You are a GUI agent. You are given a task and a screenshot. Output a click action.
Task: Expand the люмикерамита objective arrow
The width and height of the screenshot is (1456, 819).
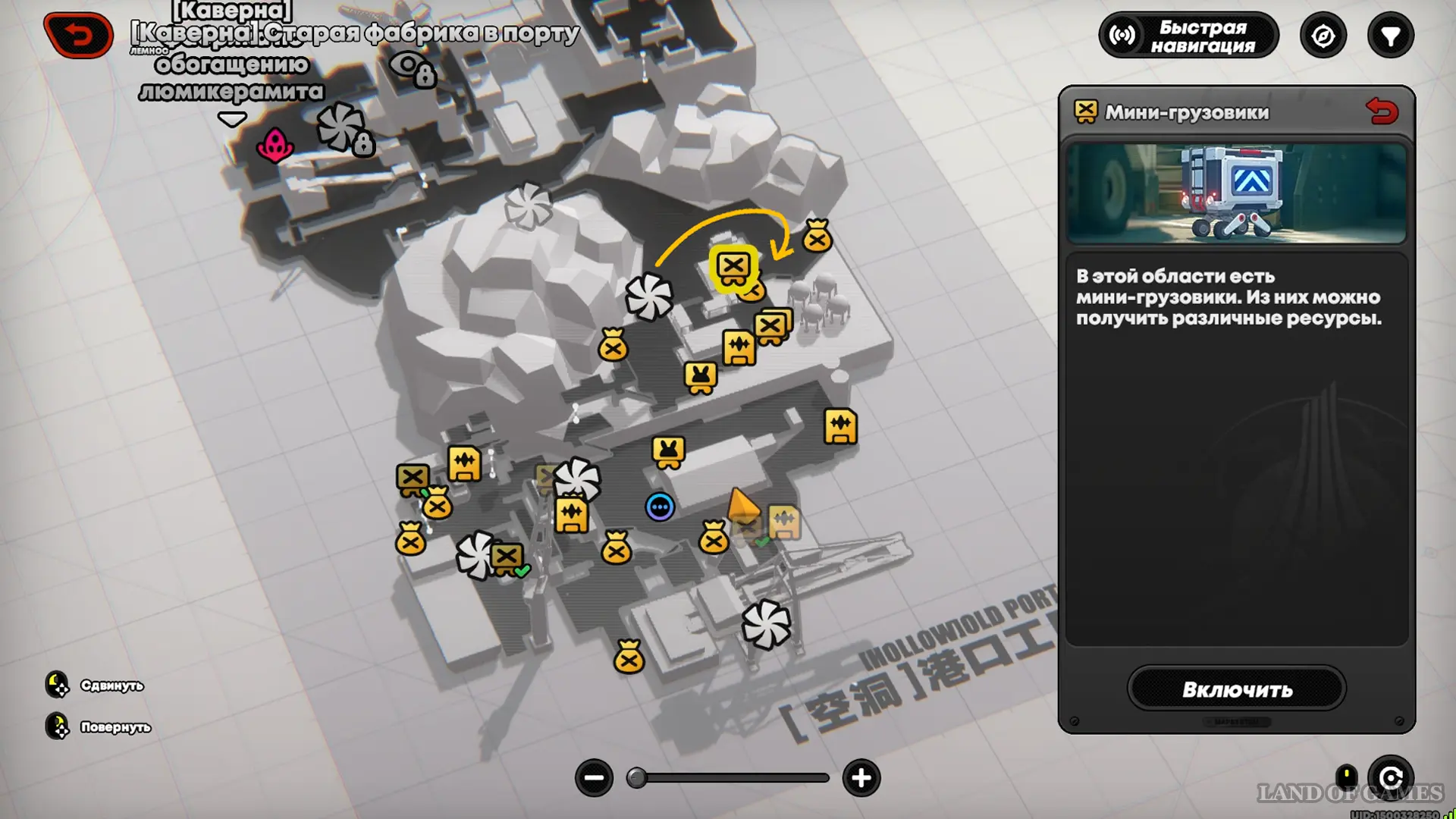click(232, 119)
